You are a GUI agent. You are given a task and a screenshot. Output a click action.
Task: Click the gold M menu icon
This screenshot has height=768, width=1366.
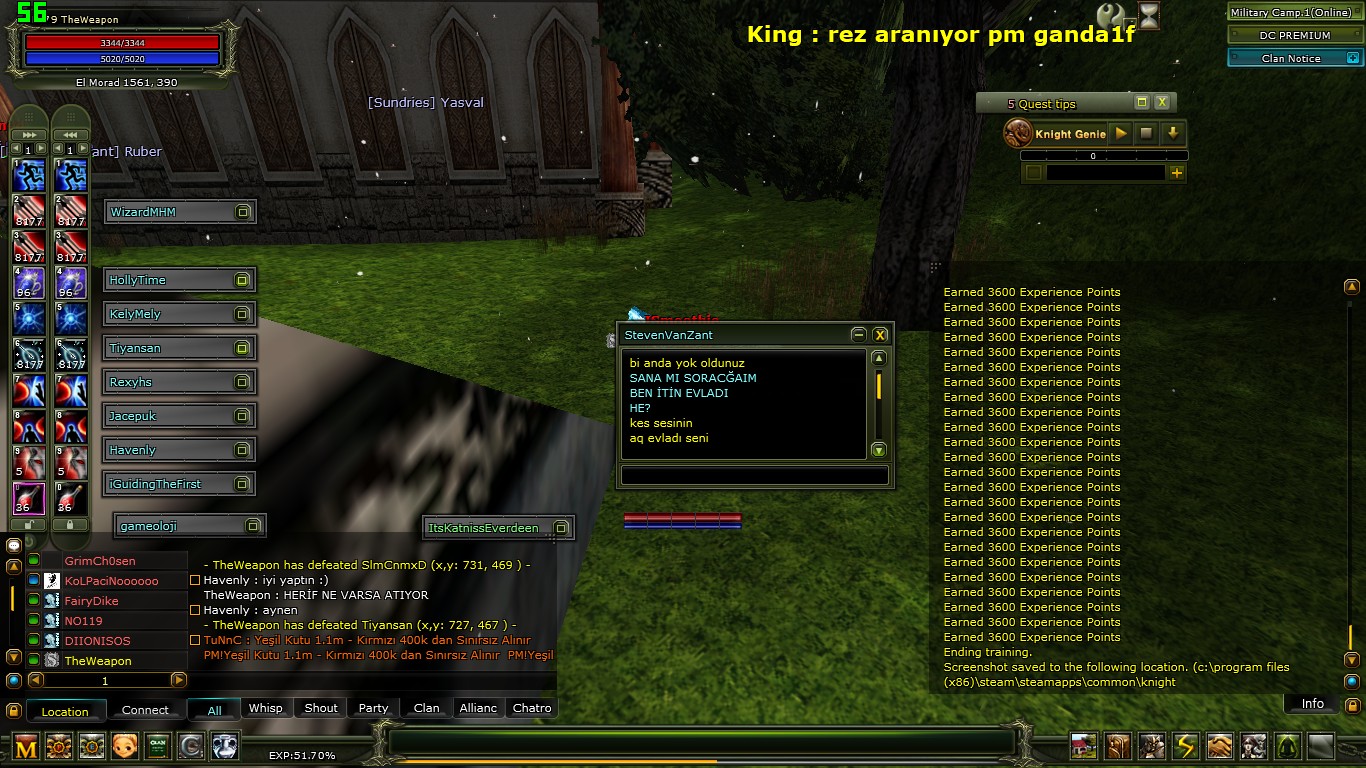point(26,746)
